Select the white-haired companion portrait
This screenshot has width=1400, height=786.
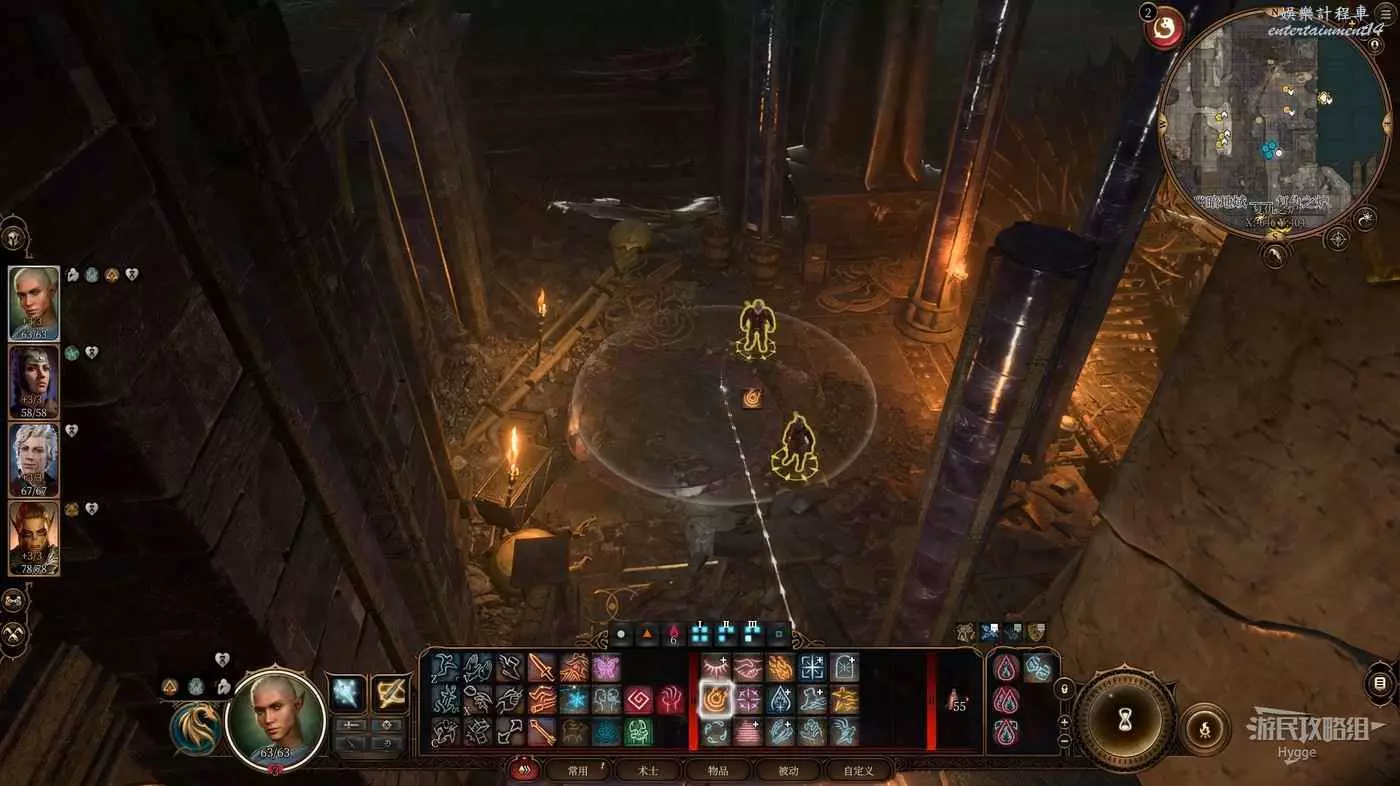coord(34,459)
